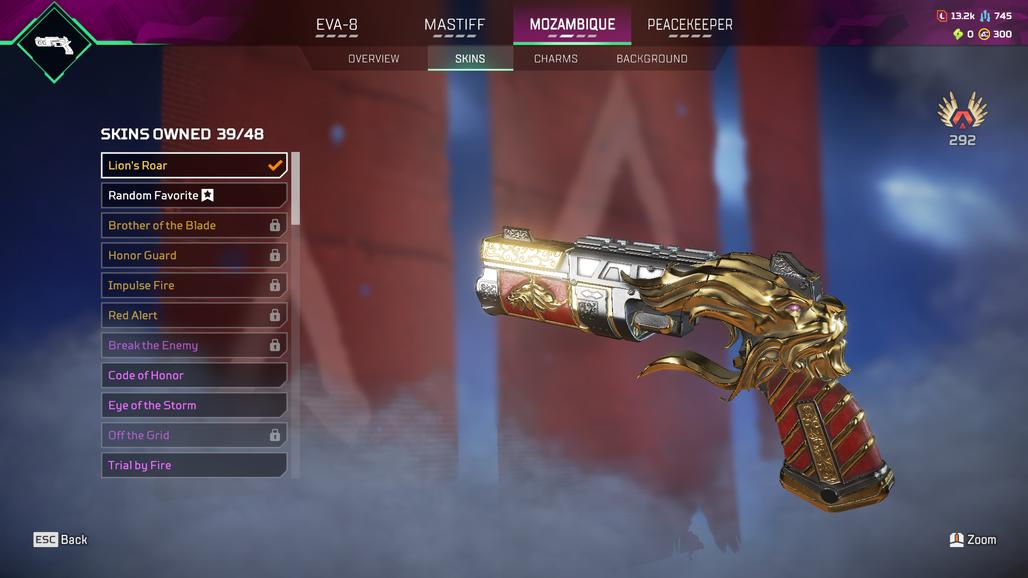Select the Red Alert skin
The height and width of the screenshot is (578, 1028).
[194, 315]
